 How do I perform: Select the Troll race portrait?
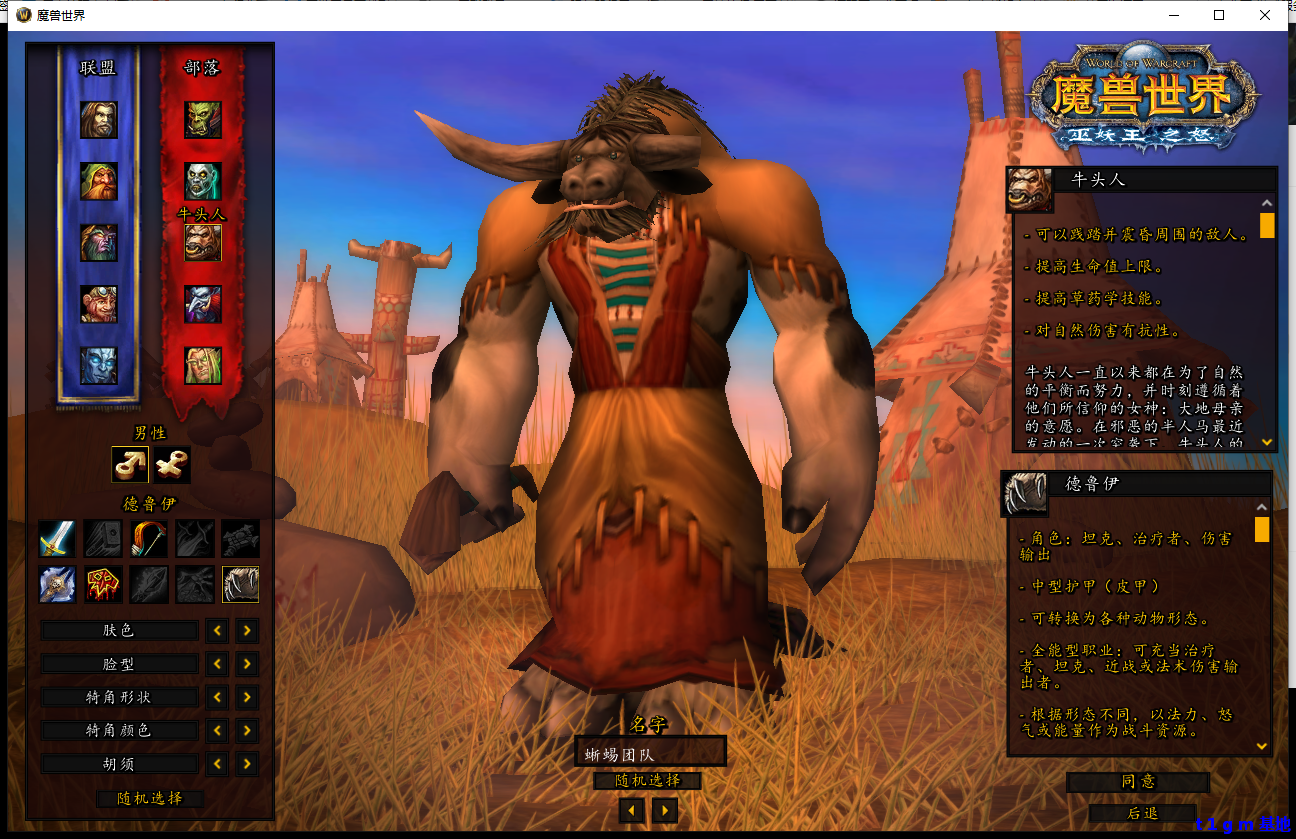[200, 302]
